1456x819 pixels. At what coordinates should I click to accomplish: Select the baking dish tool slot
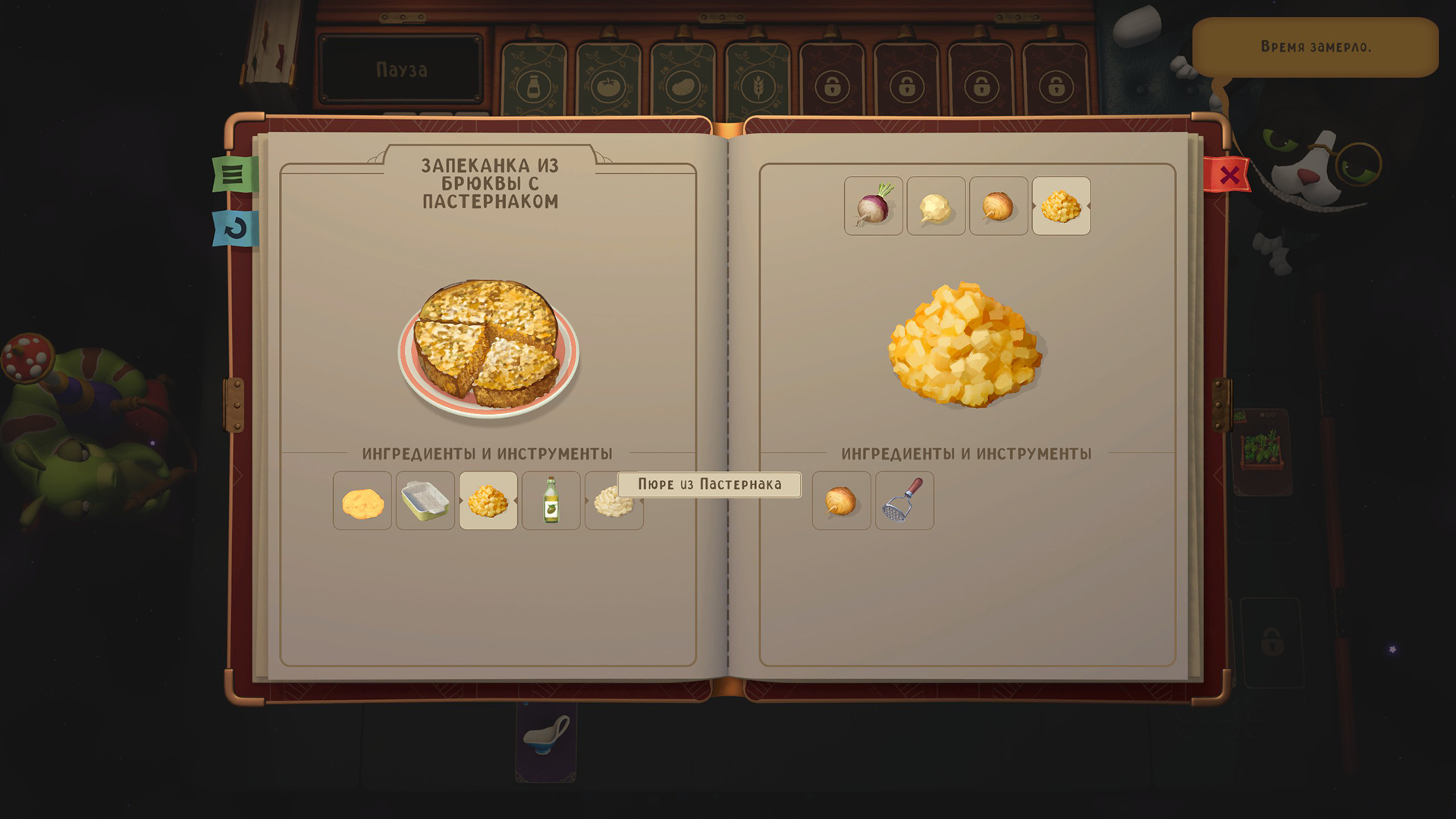(x=425, y=500)
